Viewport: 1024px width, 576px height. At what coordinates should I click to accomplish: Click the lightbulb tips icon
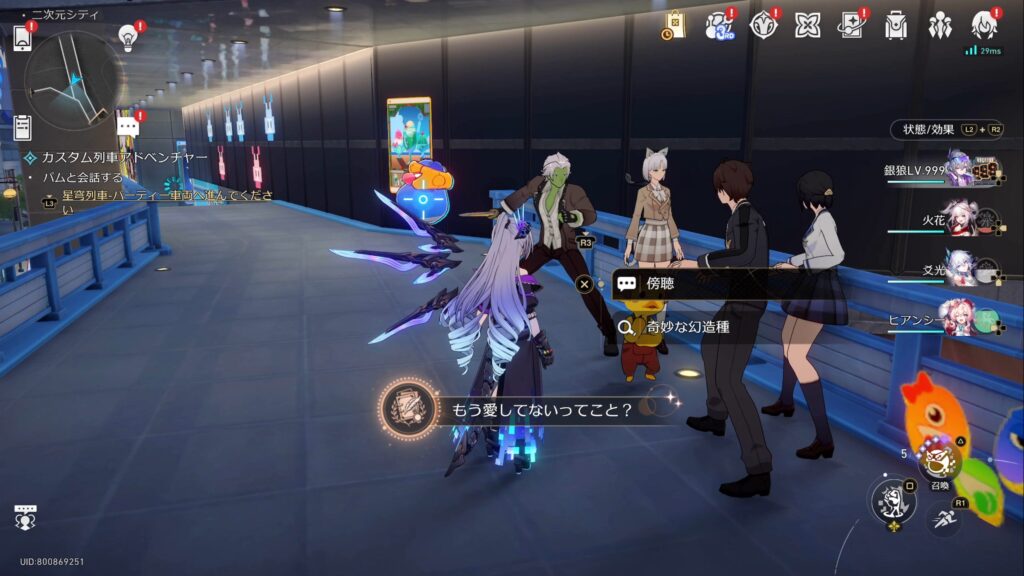click(128, 38)
